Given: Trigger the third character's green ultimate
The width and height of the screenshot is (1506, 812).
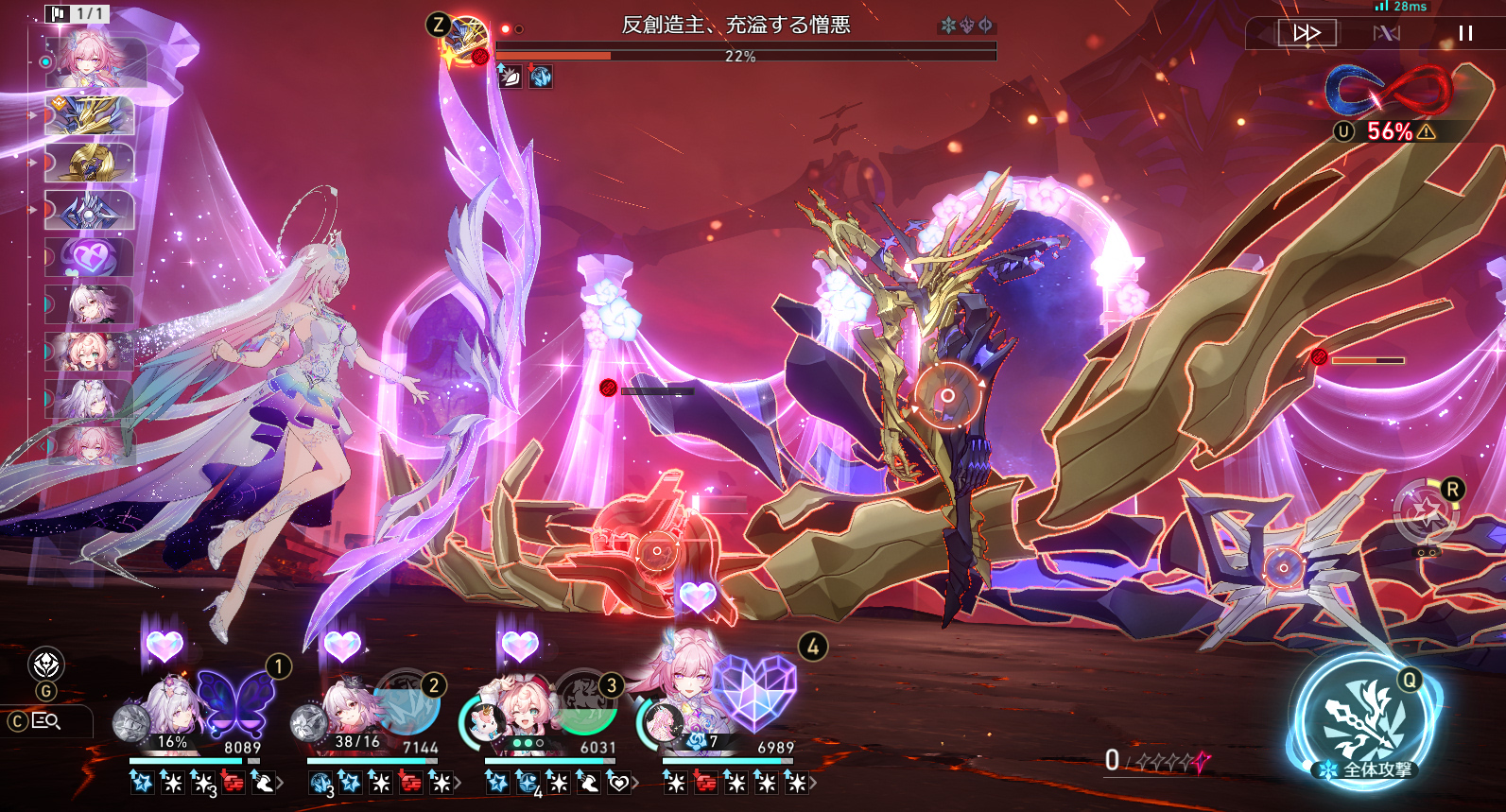Looking at the screenshot, I should 586,701.
